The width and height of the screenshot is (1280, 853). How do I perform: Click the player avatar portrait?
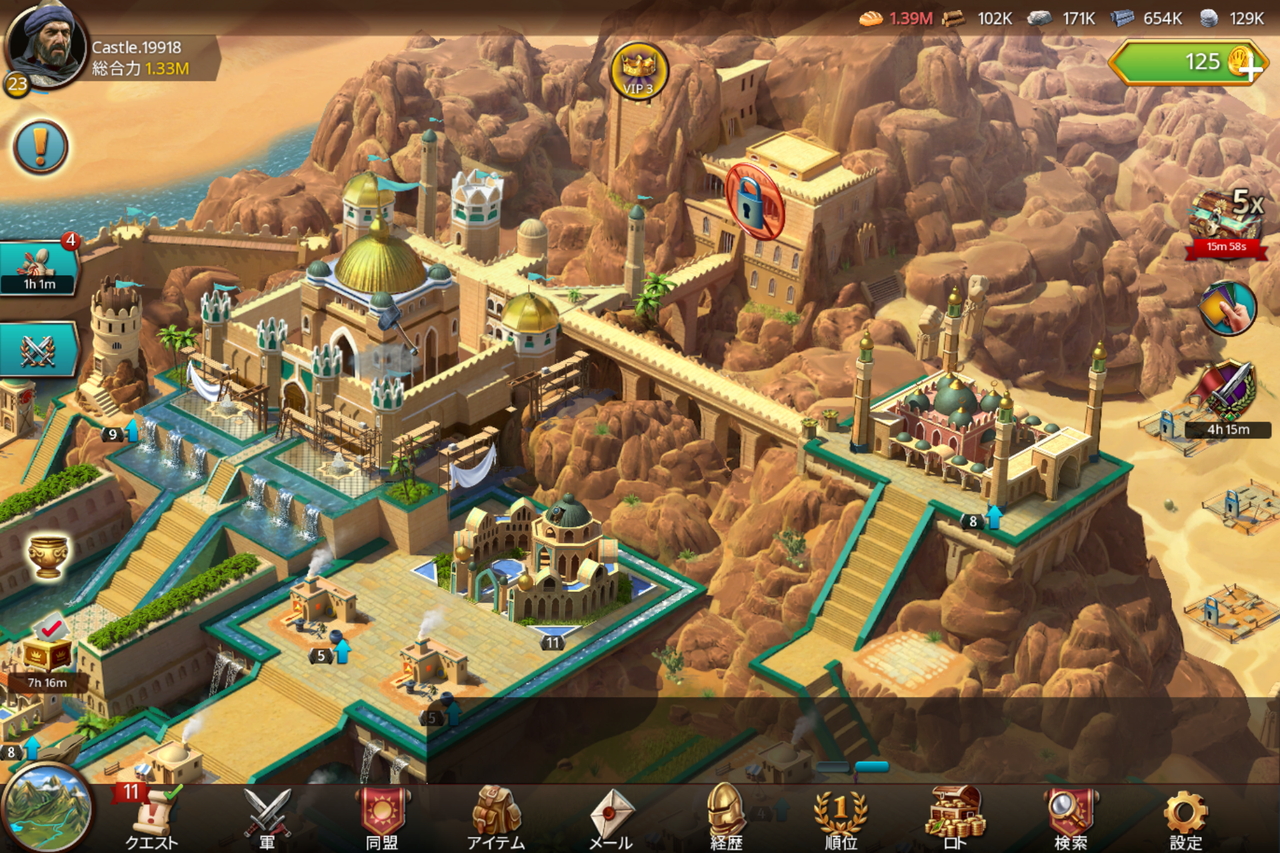click(45, 45)
